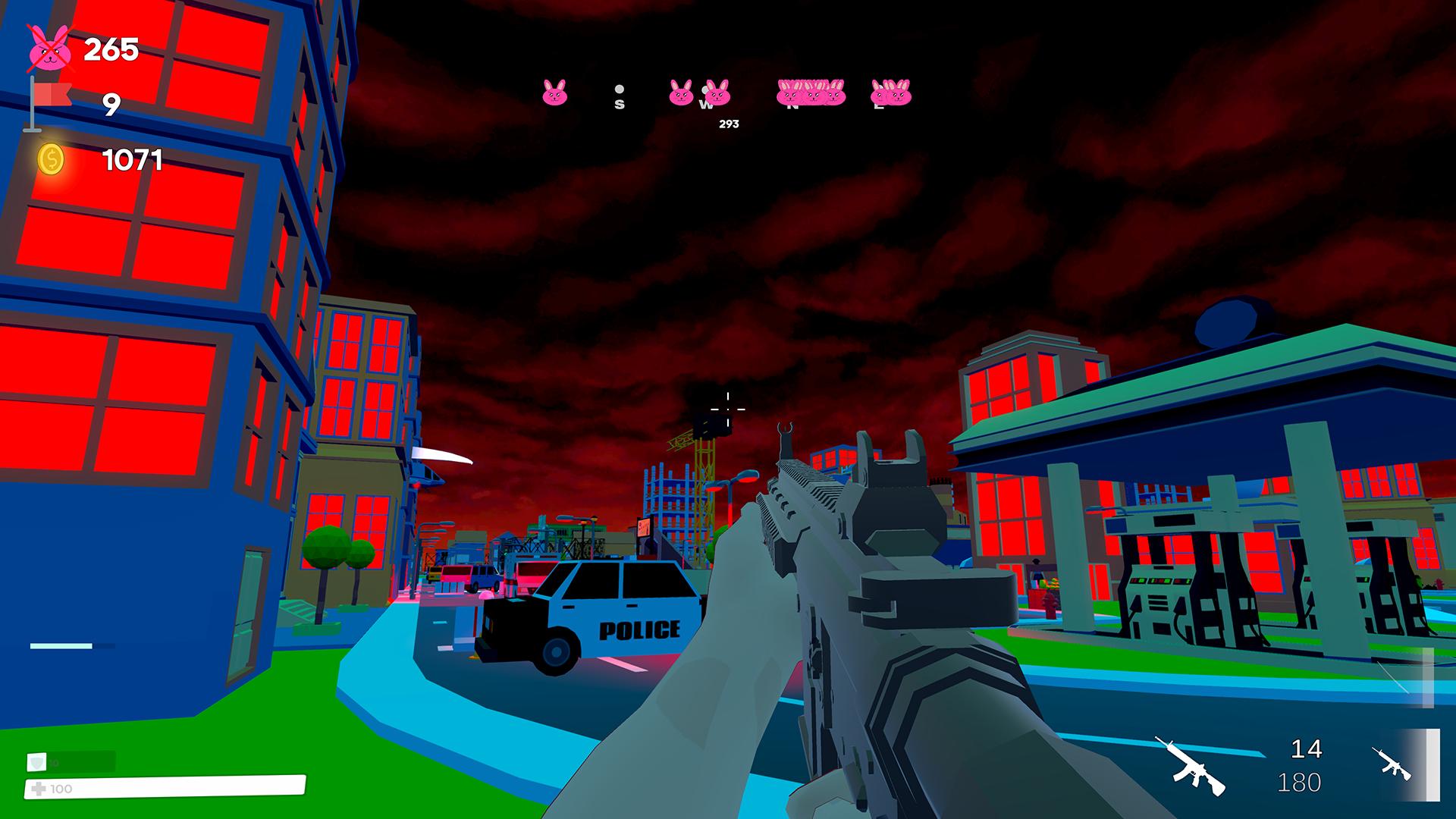Image resolution: width=1456 pixels, height=819 pixels.
Task: Select the lone bunny icon left of S
Action: (x=556, y=92)
